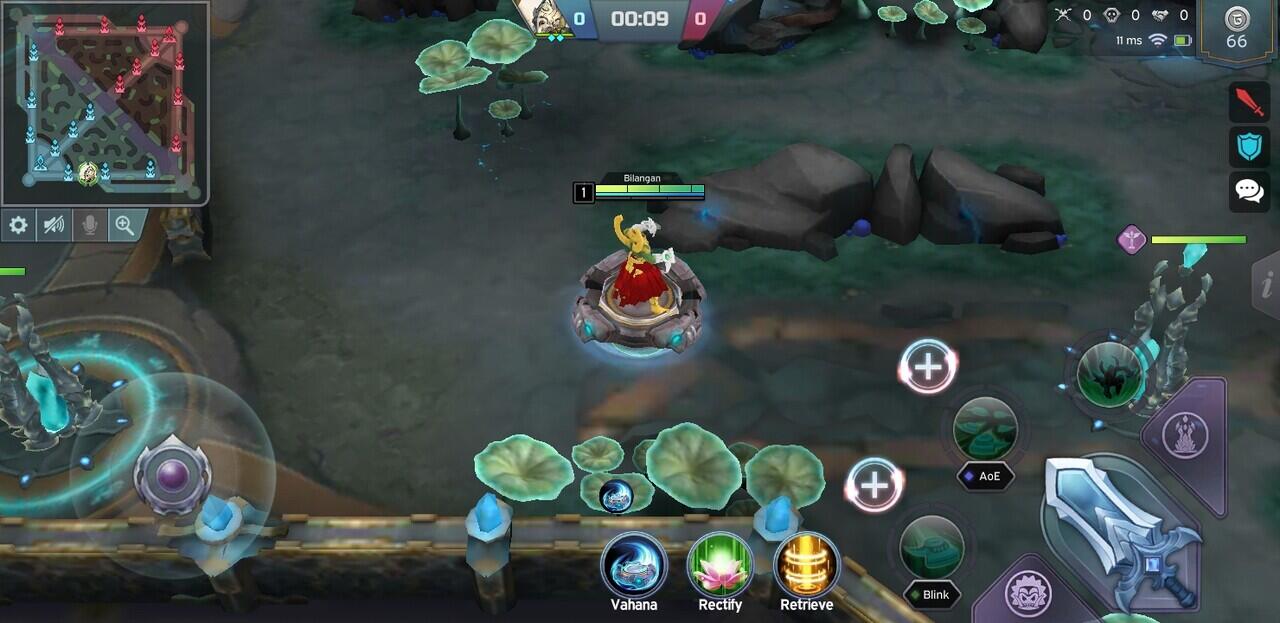
Task: Open the red sword attack signal
Action: [1249, 102]
